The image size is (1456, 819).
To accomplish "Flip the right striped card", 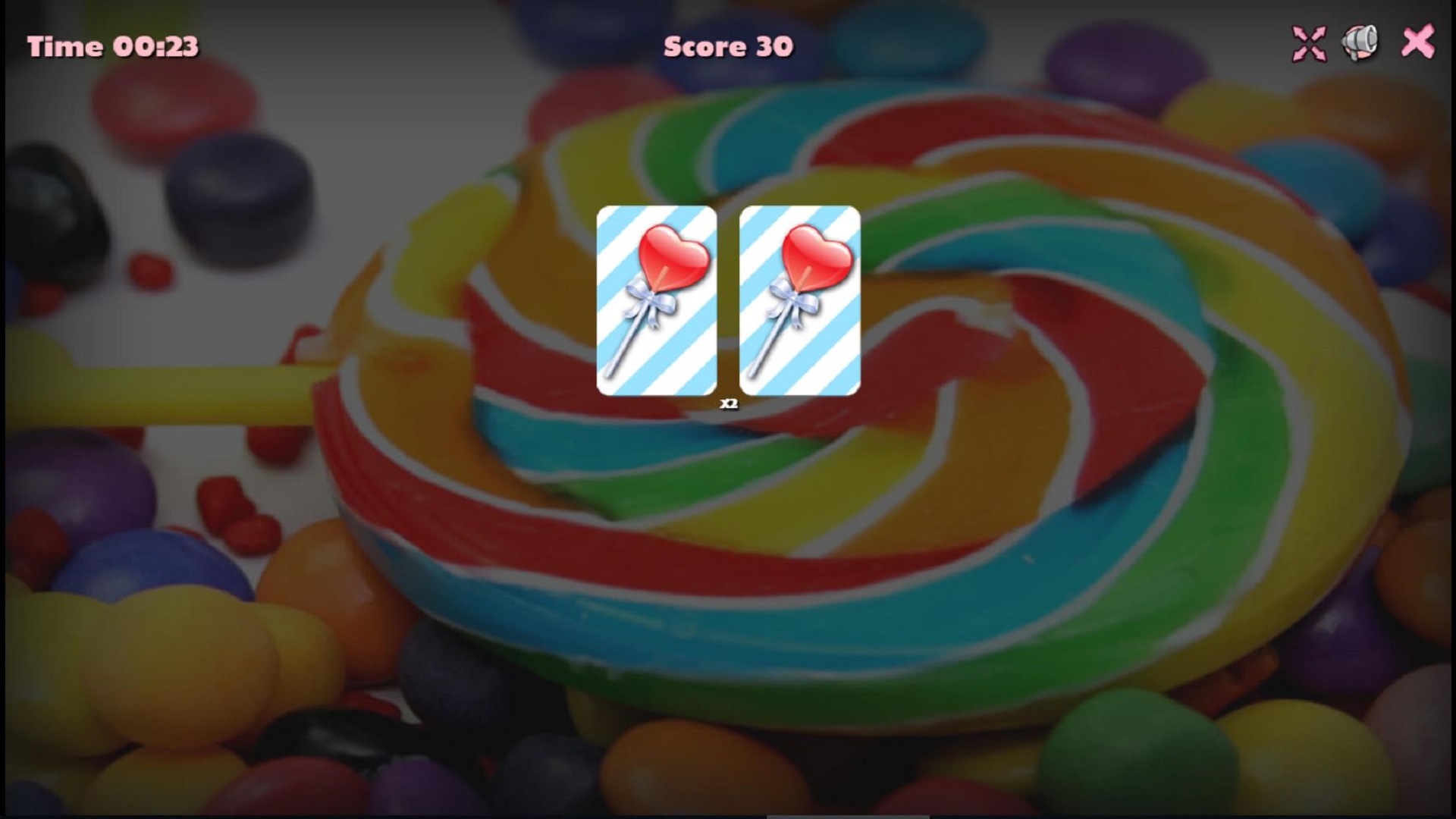I will 800,302.
